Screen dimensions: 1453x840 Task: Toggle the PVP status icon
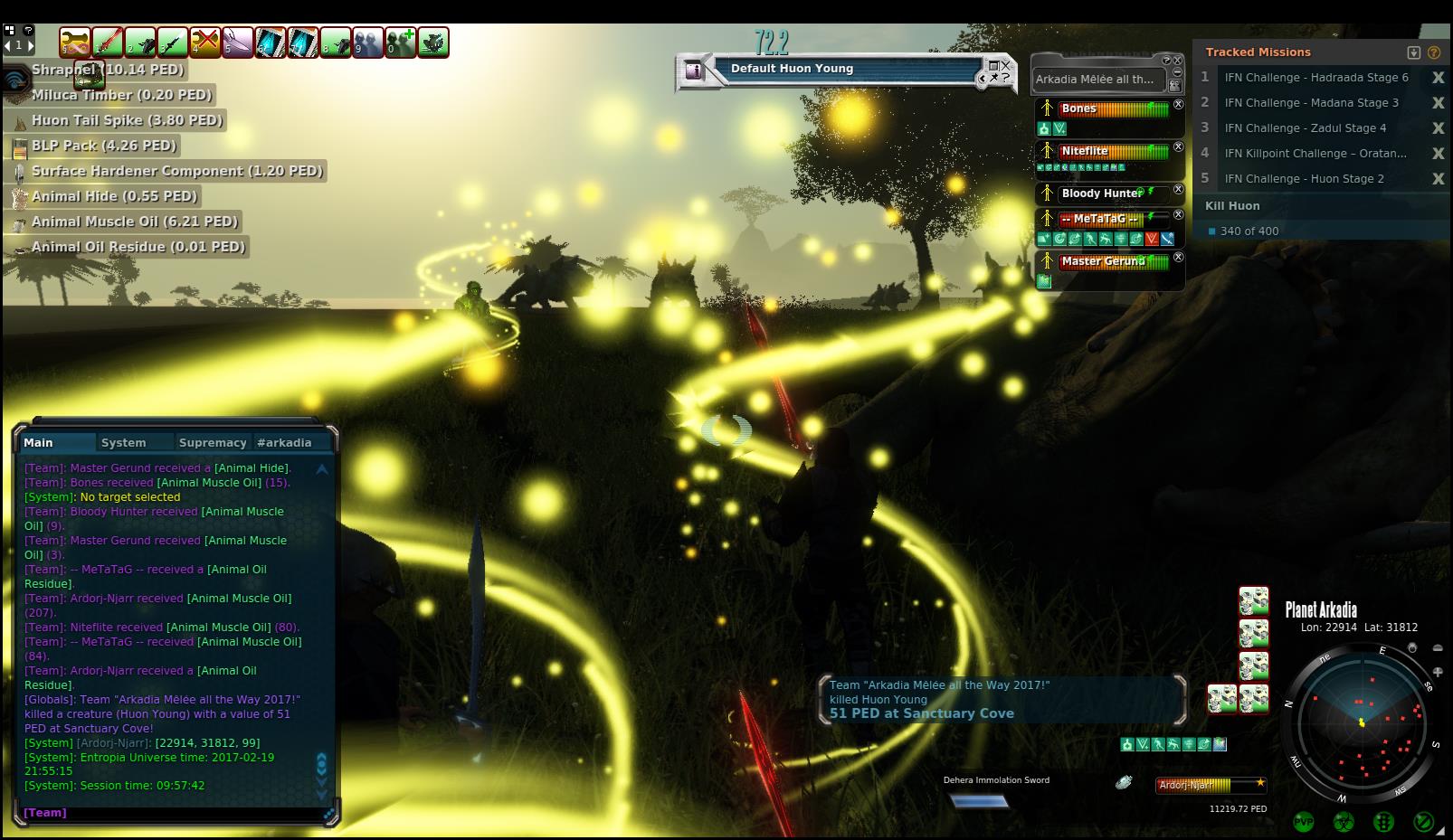tap(1303, 822)
